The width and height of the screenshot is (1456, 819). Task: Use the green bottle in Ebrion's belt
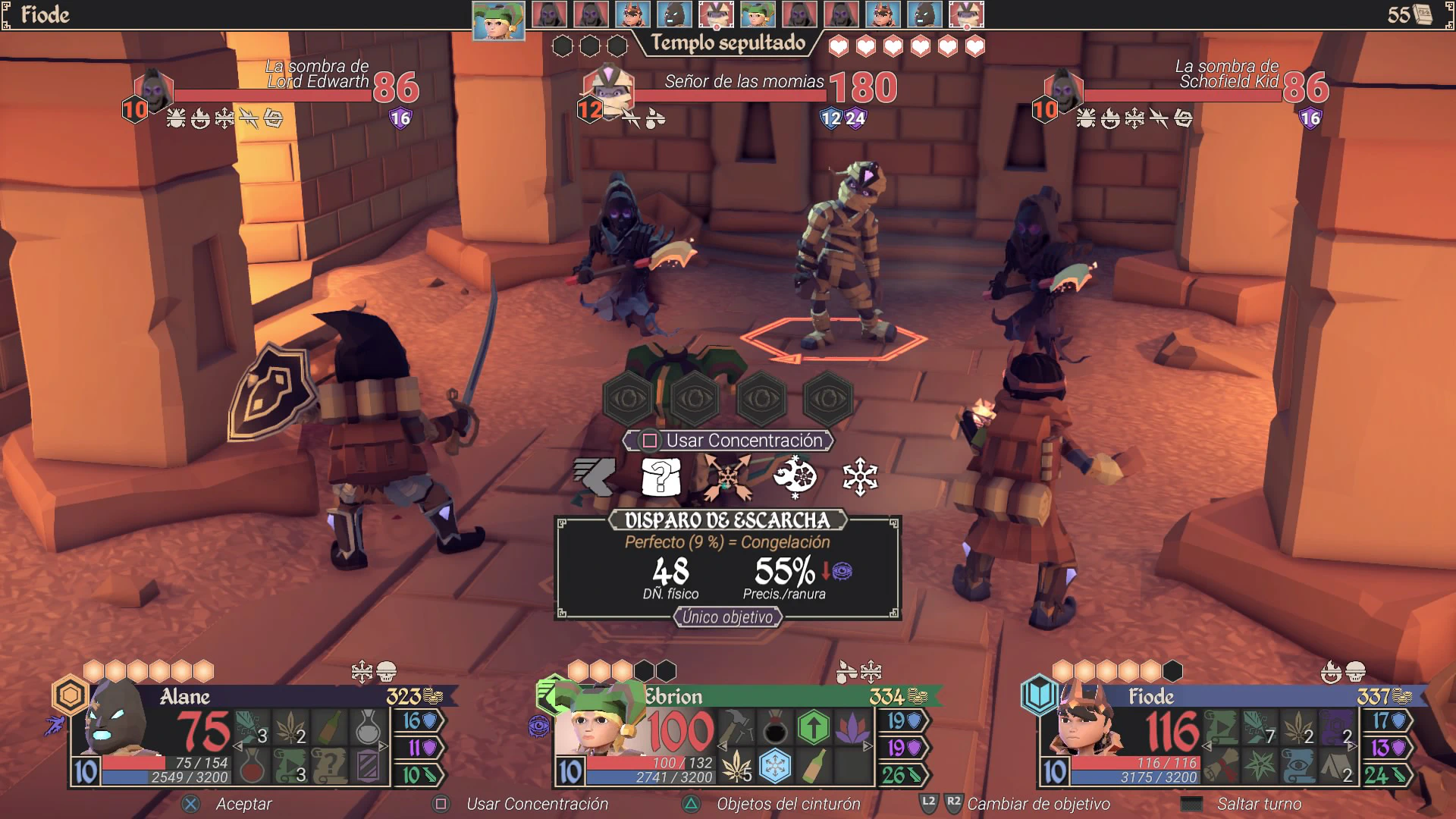coord(813,767)
